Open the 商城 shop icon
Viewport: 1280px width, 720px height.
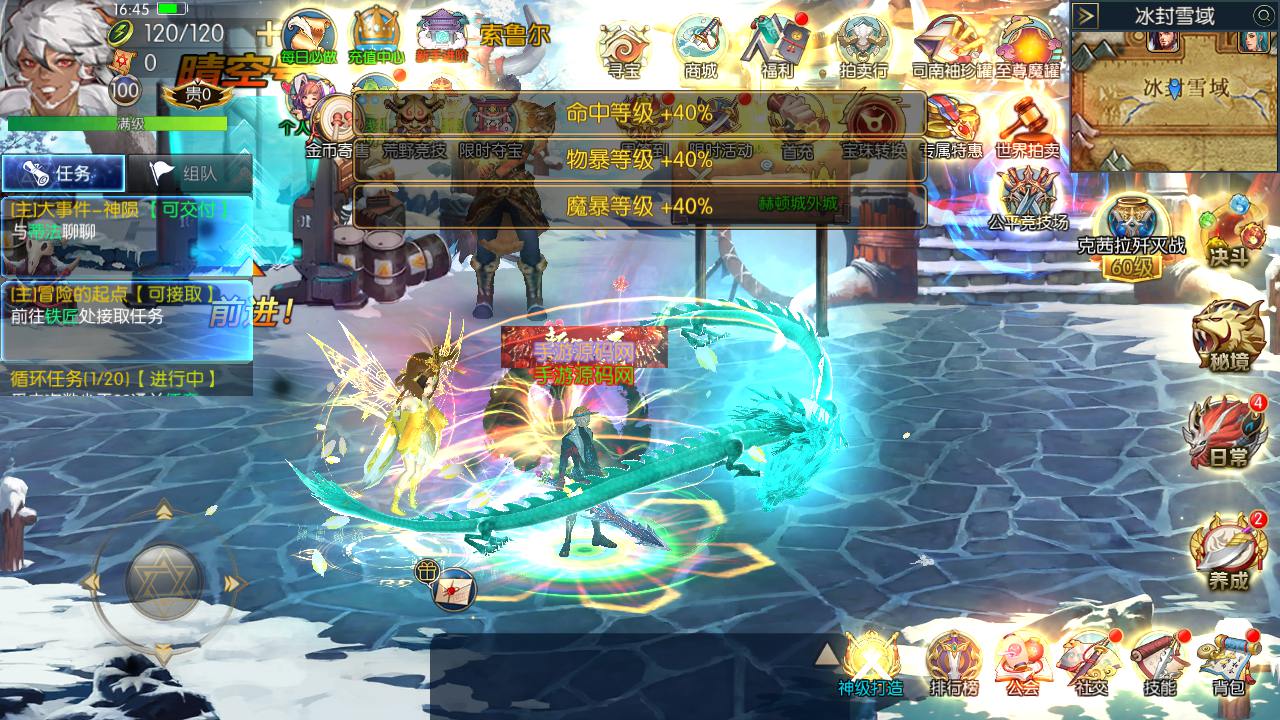coord(700,46)
